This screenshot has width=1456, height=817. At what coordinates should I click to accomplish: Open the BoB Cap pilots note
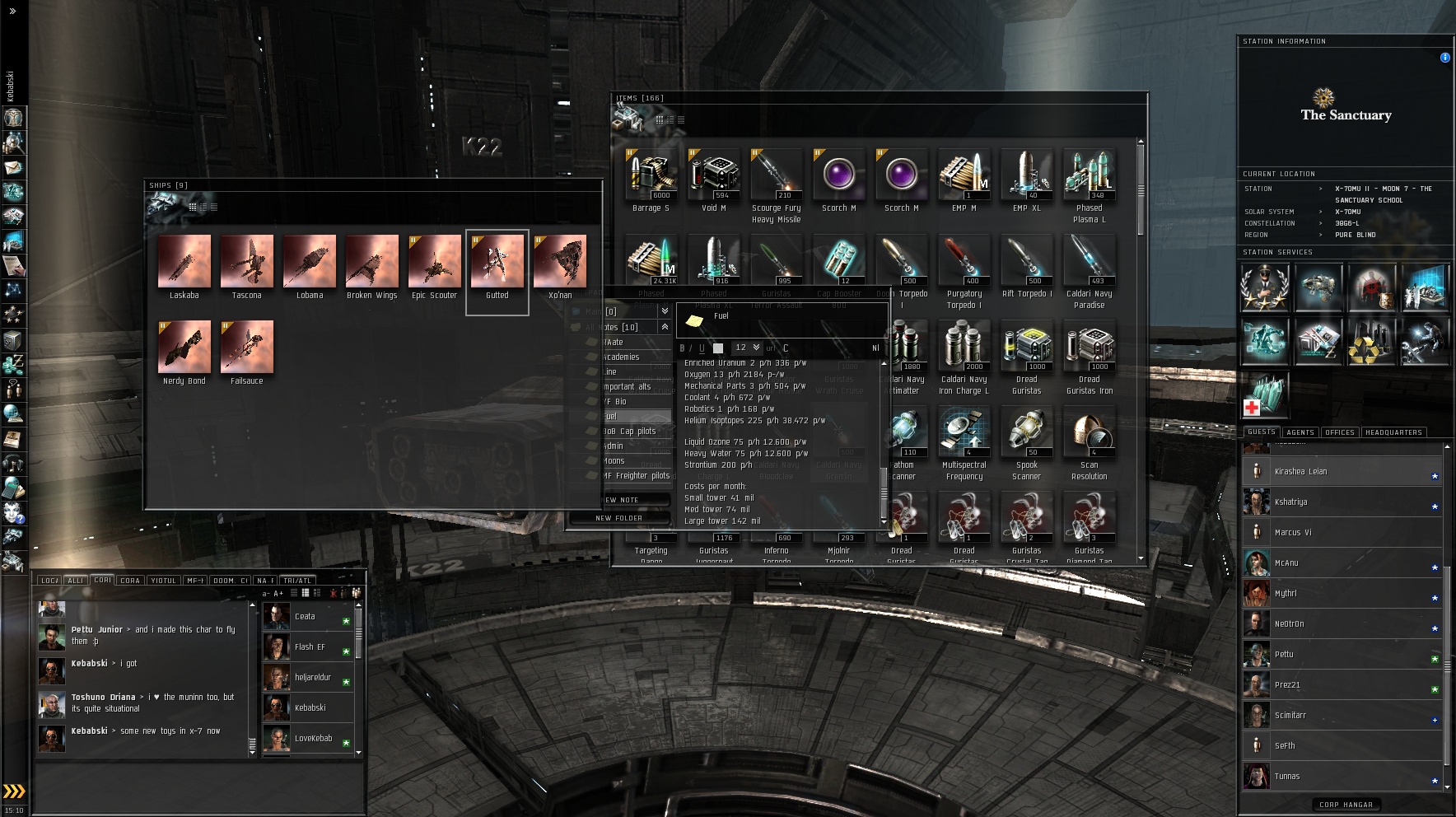point(632,432)
